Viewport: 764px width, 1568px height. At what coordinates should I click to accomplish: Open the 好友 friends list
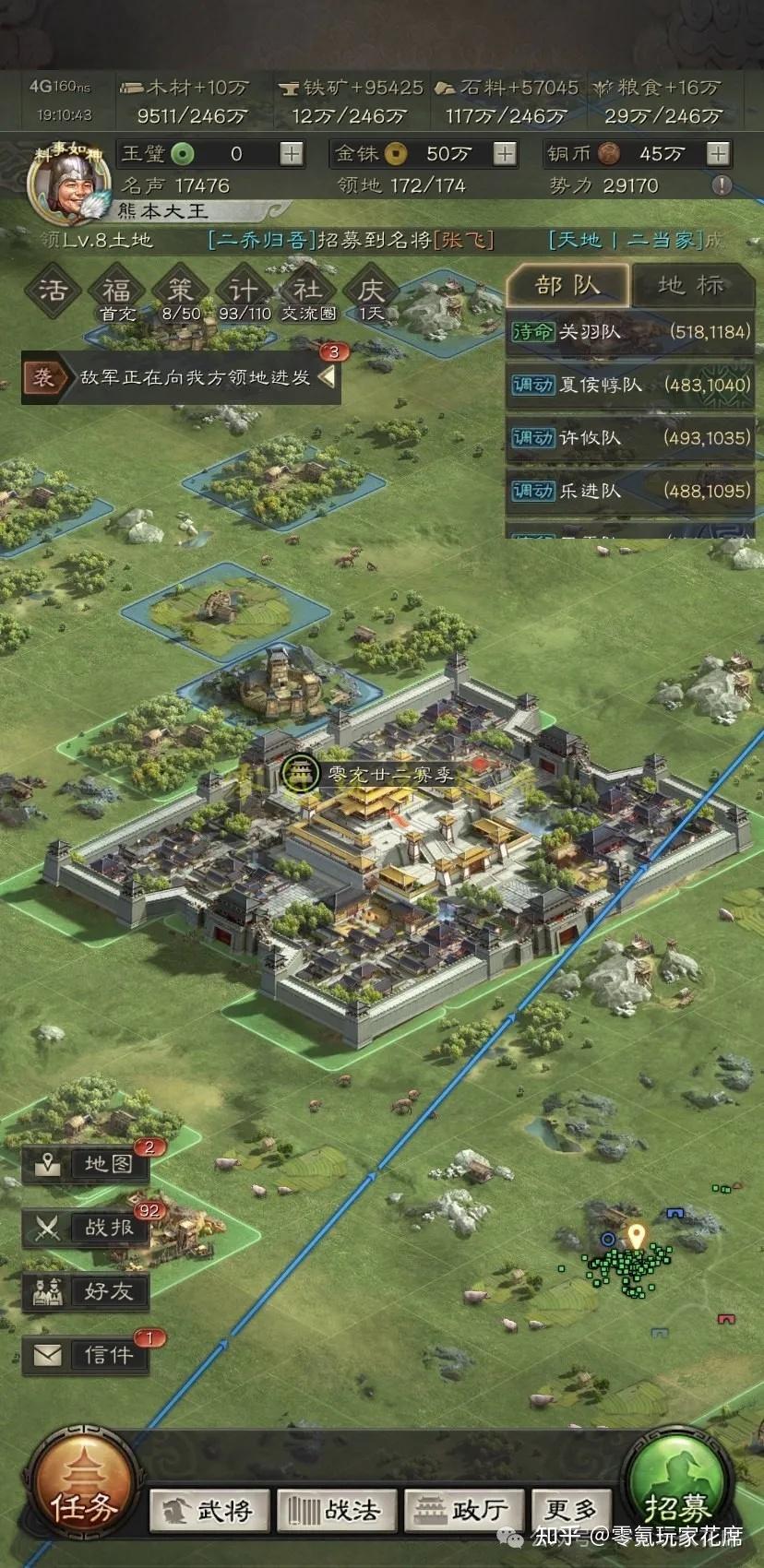(x=87, y=1291)
